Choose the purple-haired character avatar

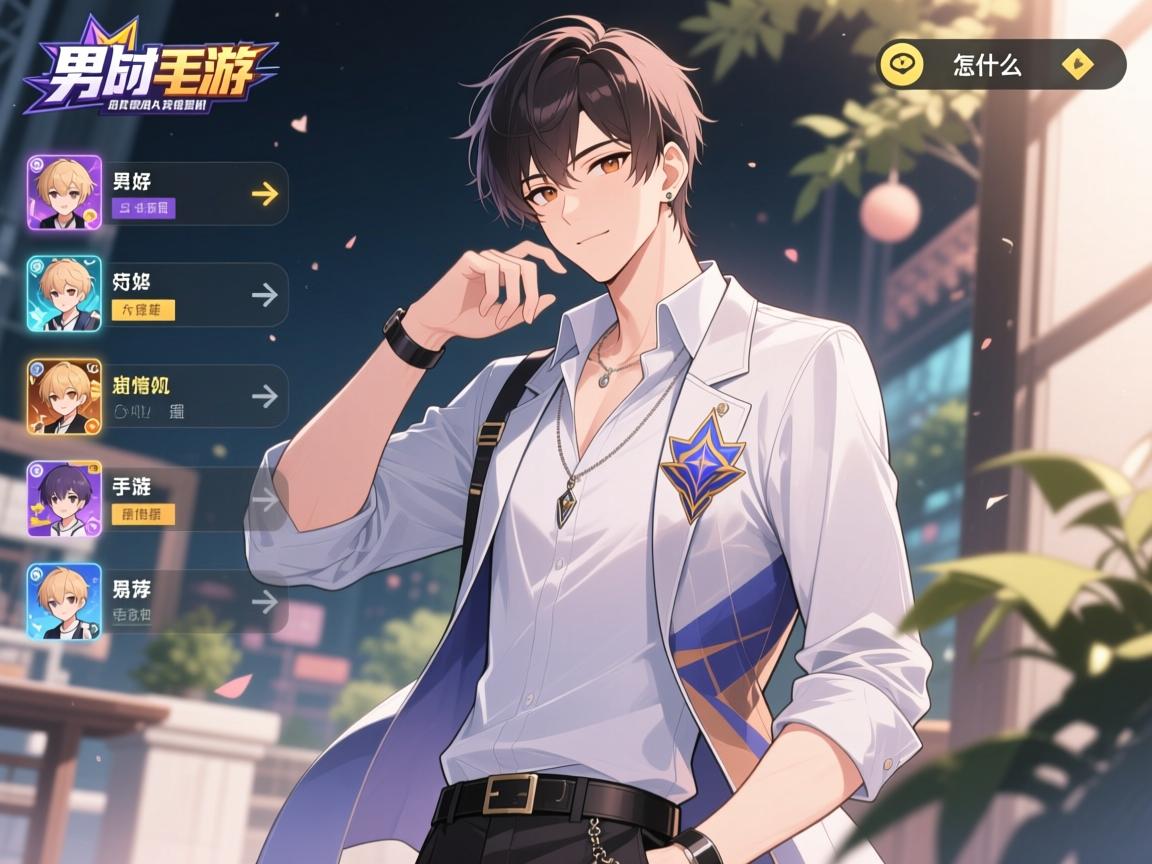tap(64, 499)
